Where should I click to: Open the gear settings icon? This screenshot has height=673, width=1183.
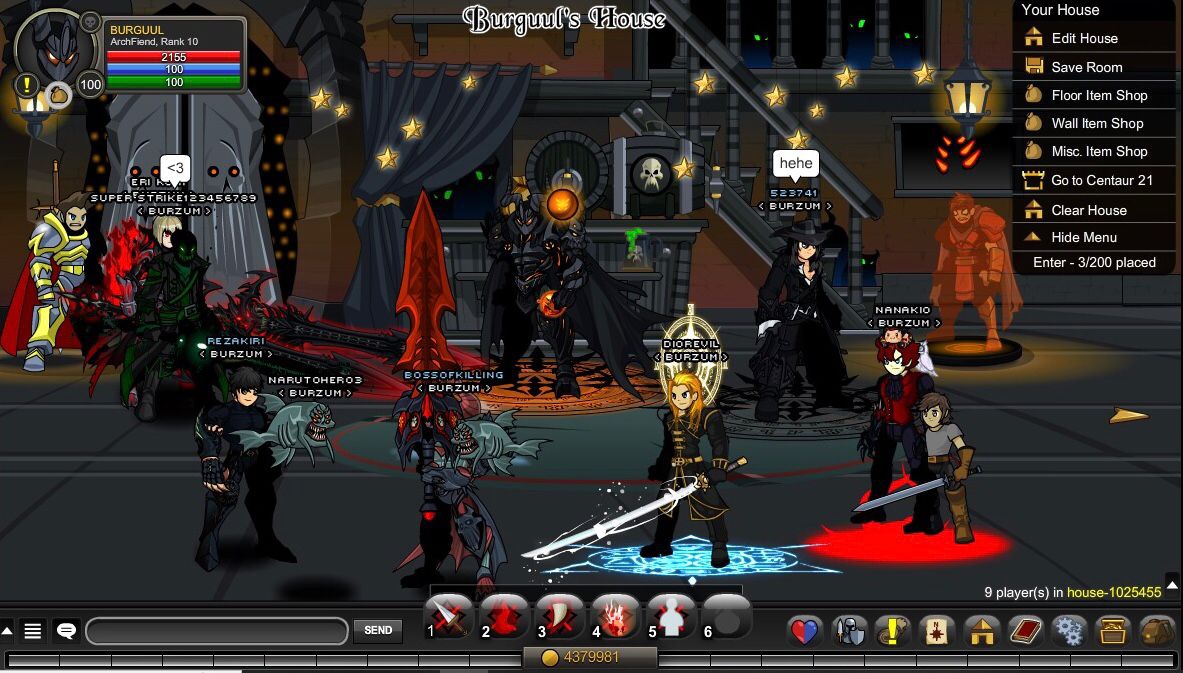tap(1069, 631)
